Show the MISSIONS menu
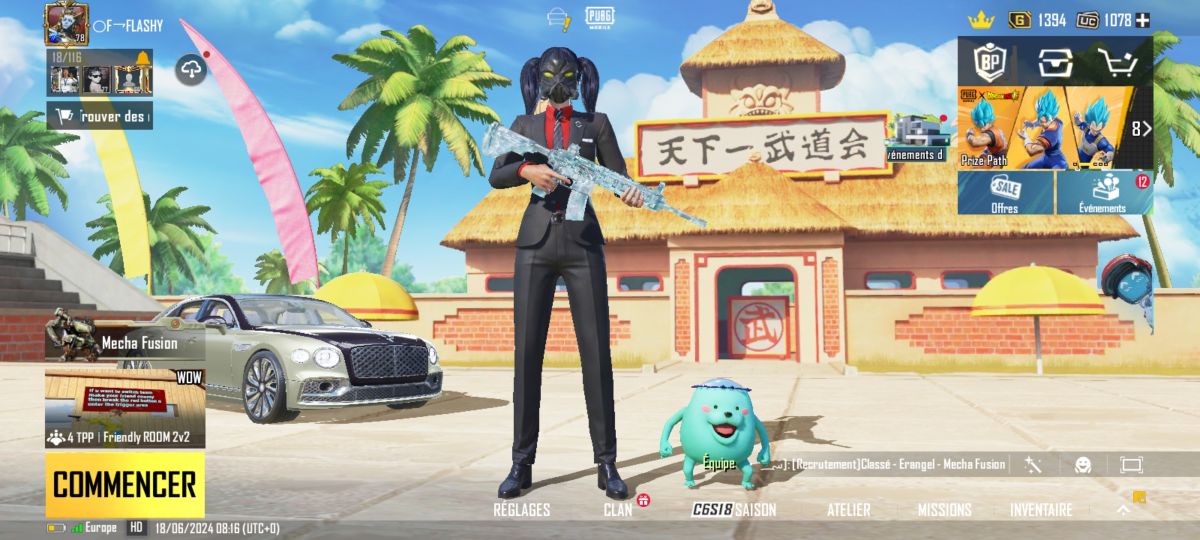Image resolution: width=1200 pixels, height=540 pixels. [944, 510]
